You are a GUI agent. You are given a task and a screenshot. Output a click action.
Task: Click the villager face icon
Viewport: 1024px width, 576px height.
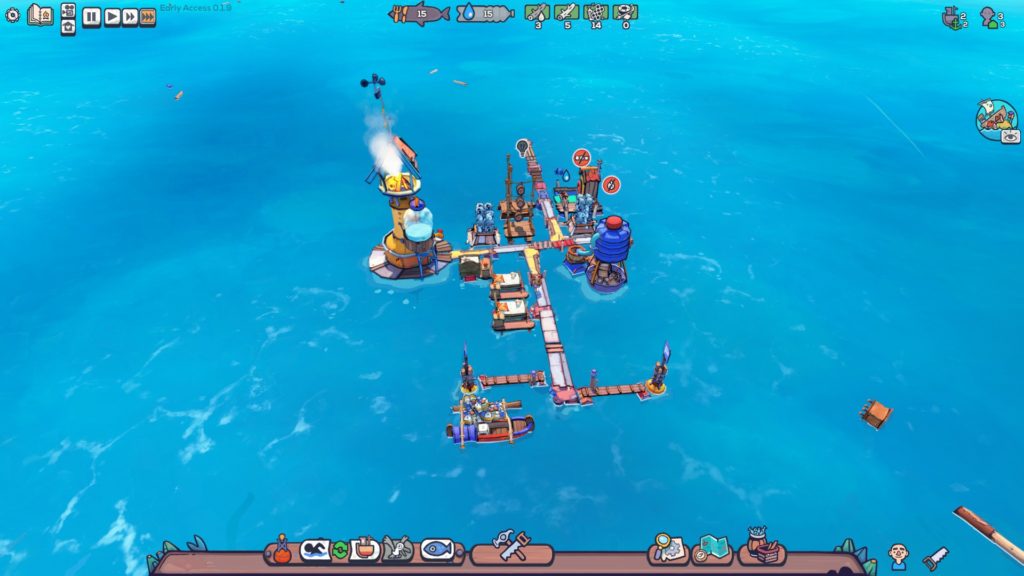(x=898, y=554)
